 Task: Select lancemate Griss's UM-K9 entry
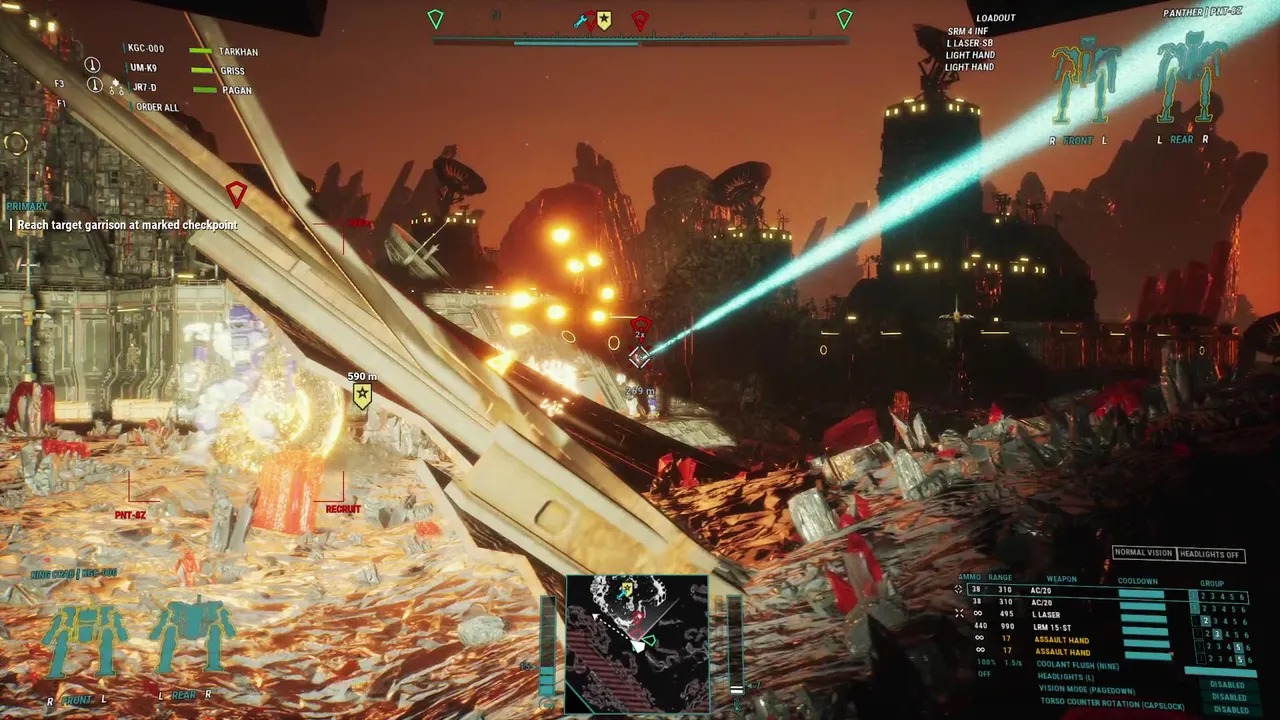click(143, 69)
